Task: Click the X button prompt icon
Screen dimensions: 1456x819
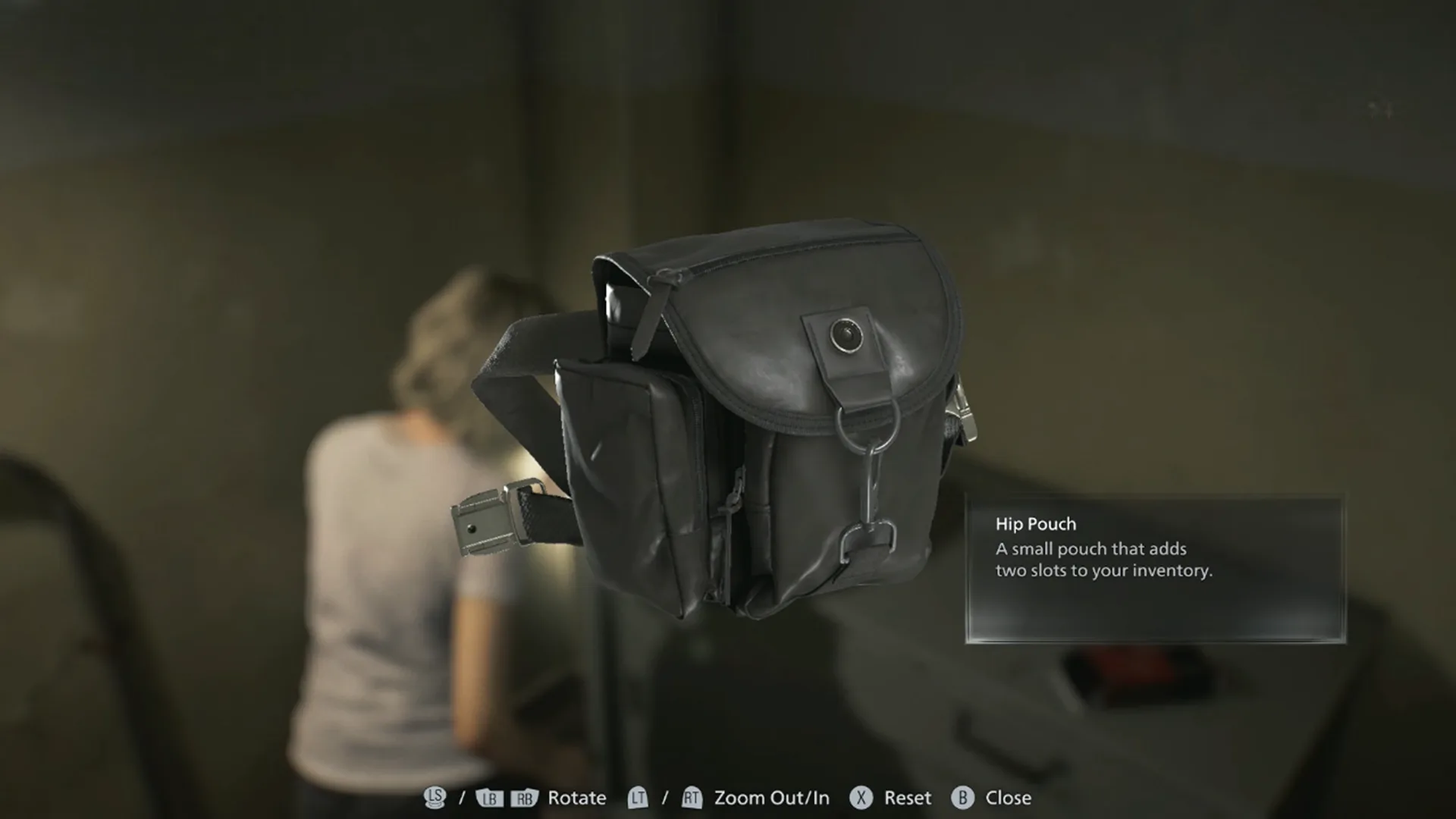Action: point(861,798)
